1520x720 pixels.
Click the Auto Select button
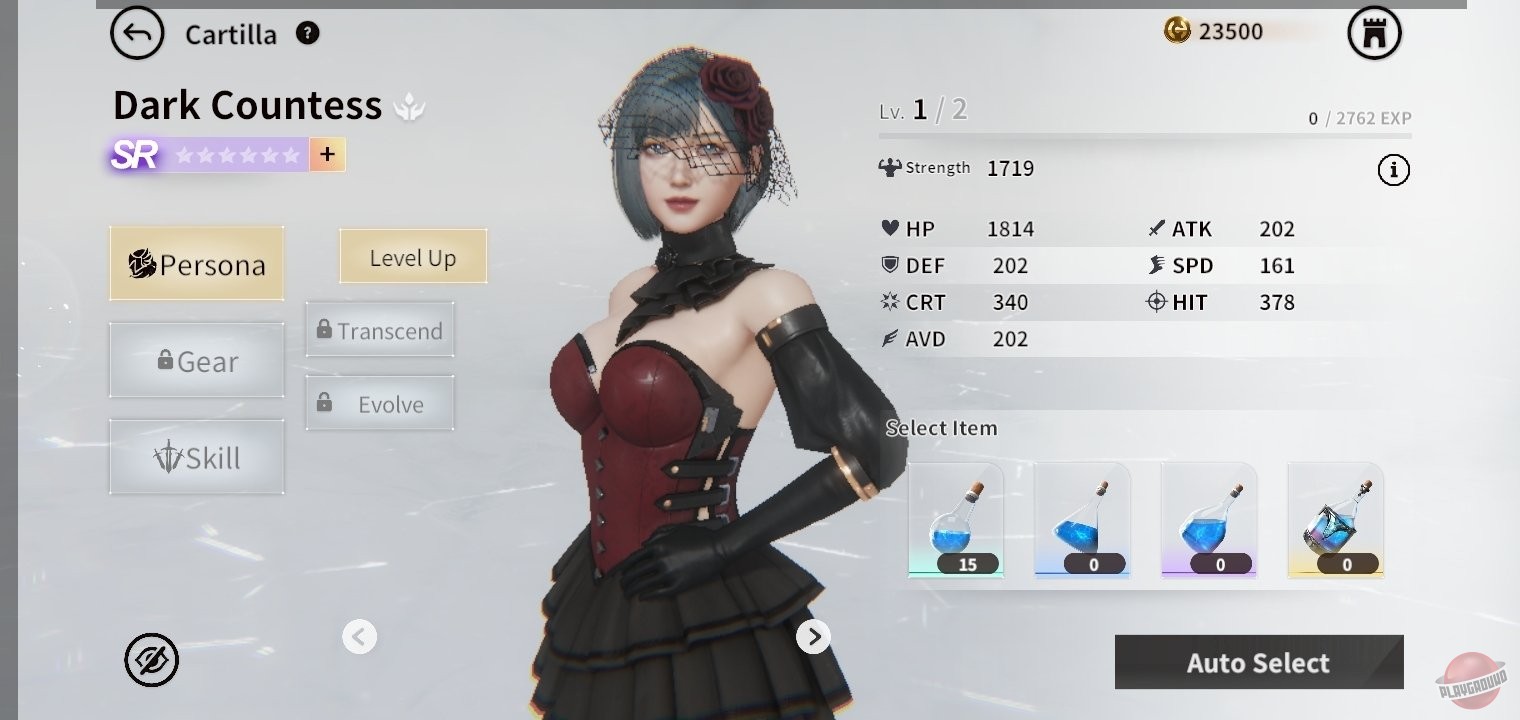1258,662
